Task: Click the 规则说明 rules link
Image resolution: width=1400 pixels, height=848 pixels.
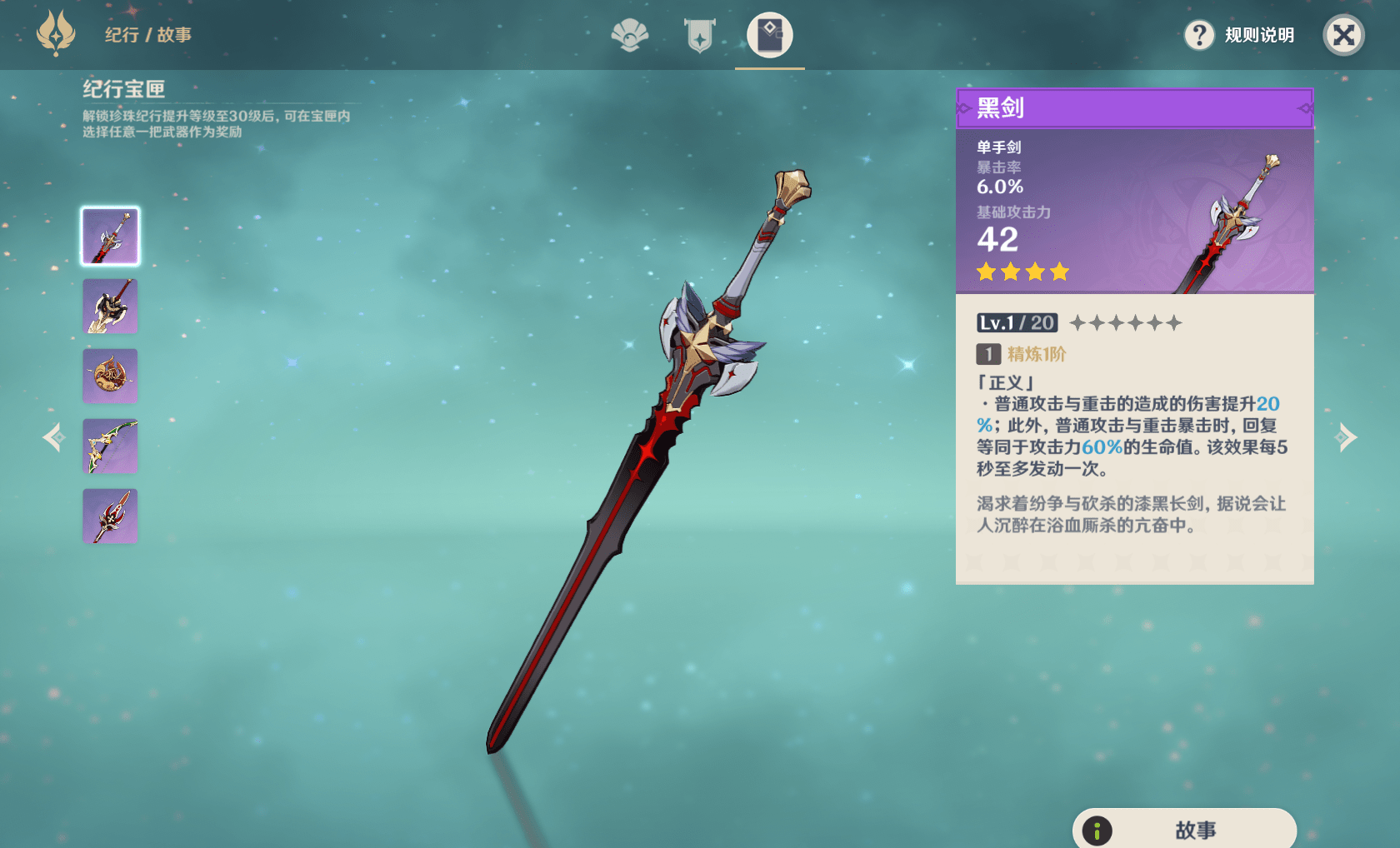Action: 1258,36
